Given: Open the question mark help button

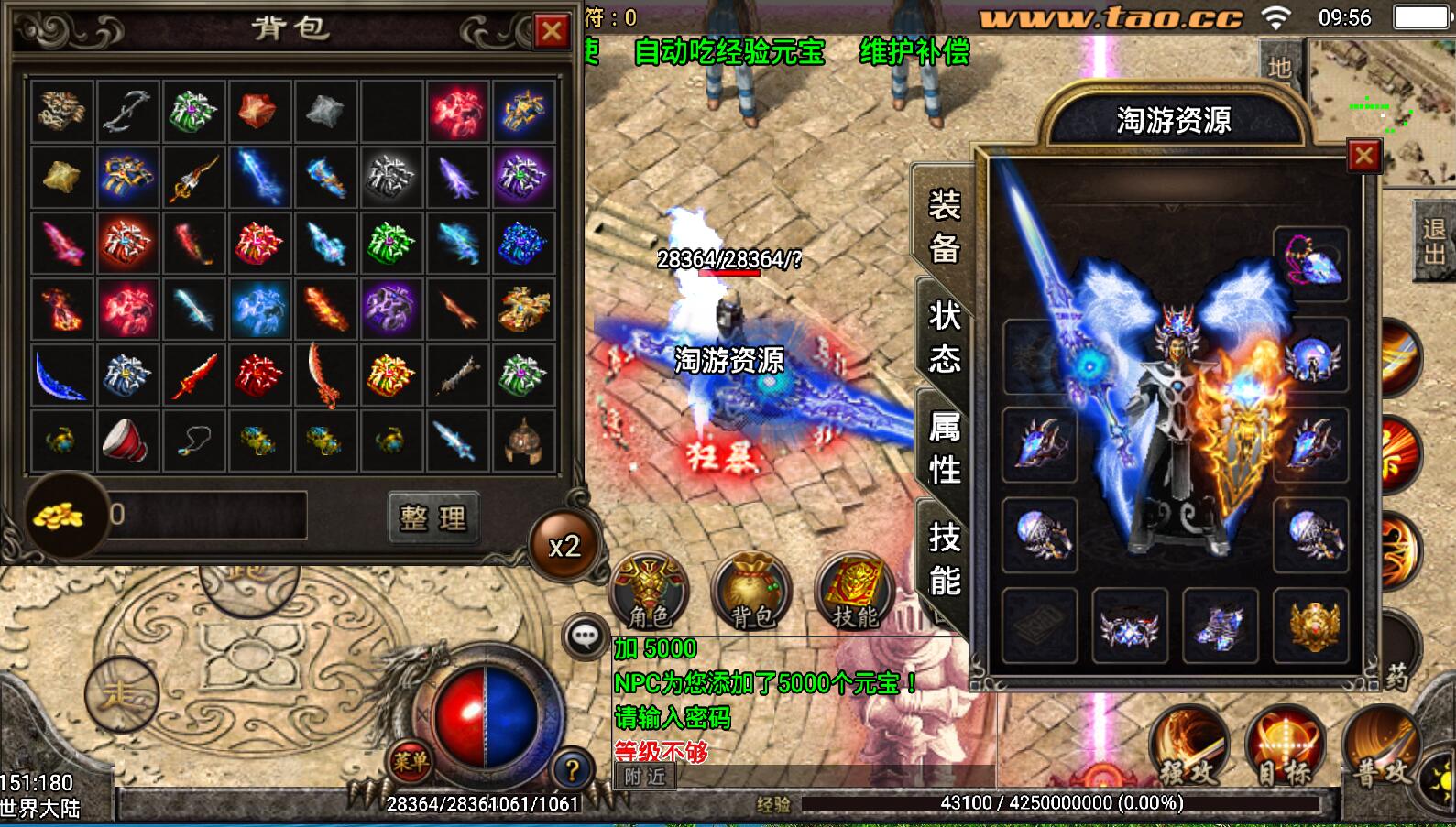Looking at the screenshot, I should [572, 769].
